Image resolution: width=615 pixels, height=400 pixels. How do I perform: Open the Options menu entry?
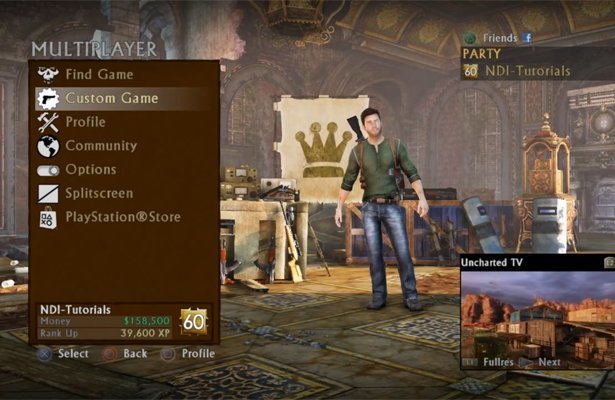[91, 170]
